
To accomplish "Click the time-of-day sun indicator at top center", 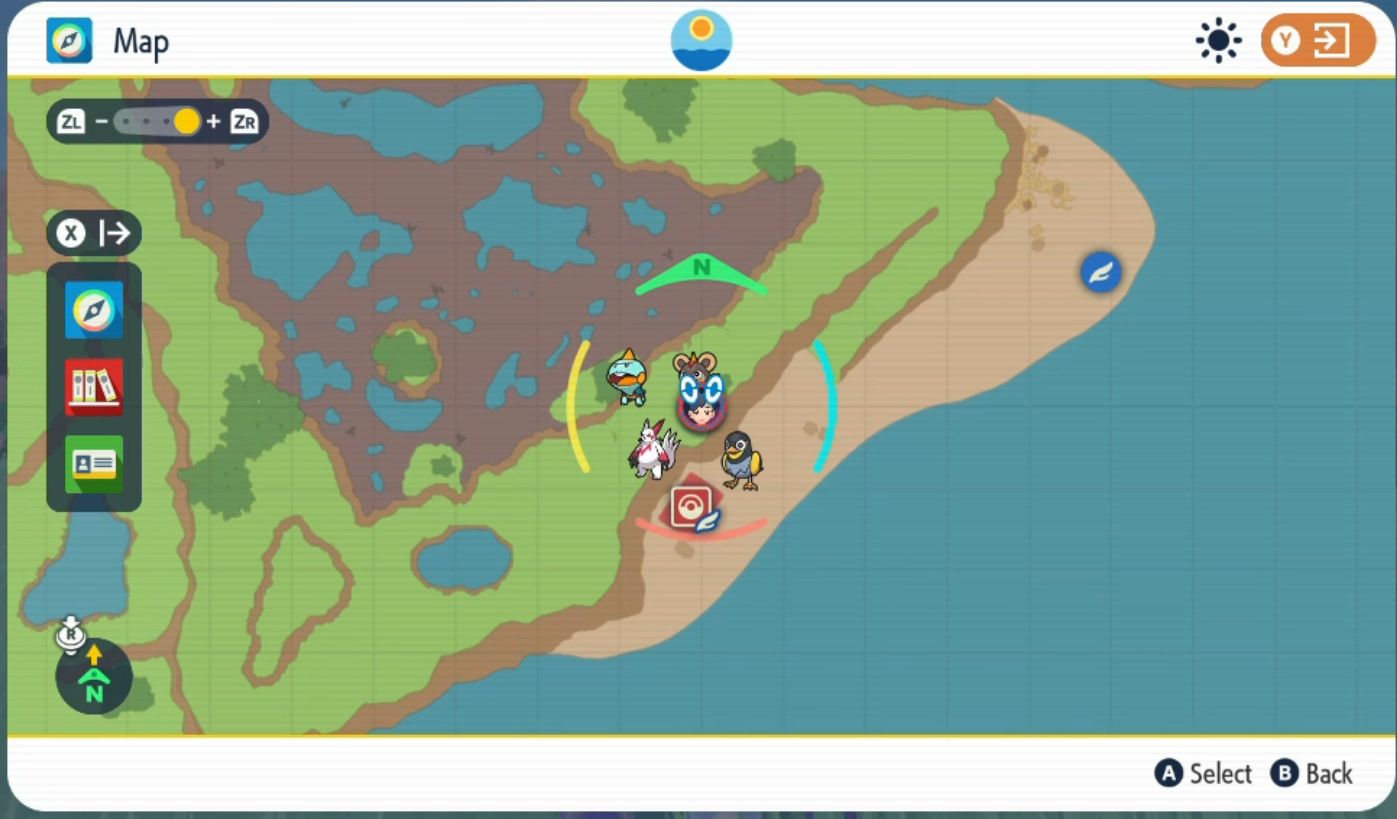I will (700, 40).
